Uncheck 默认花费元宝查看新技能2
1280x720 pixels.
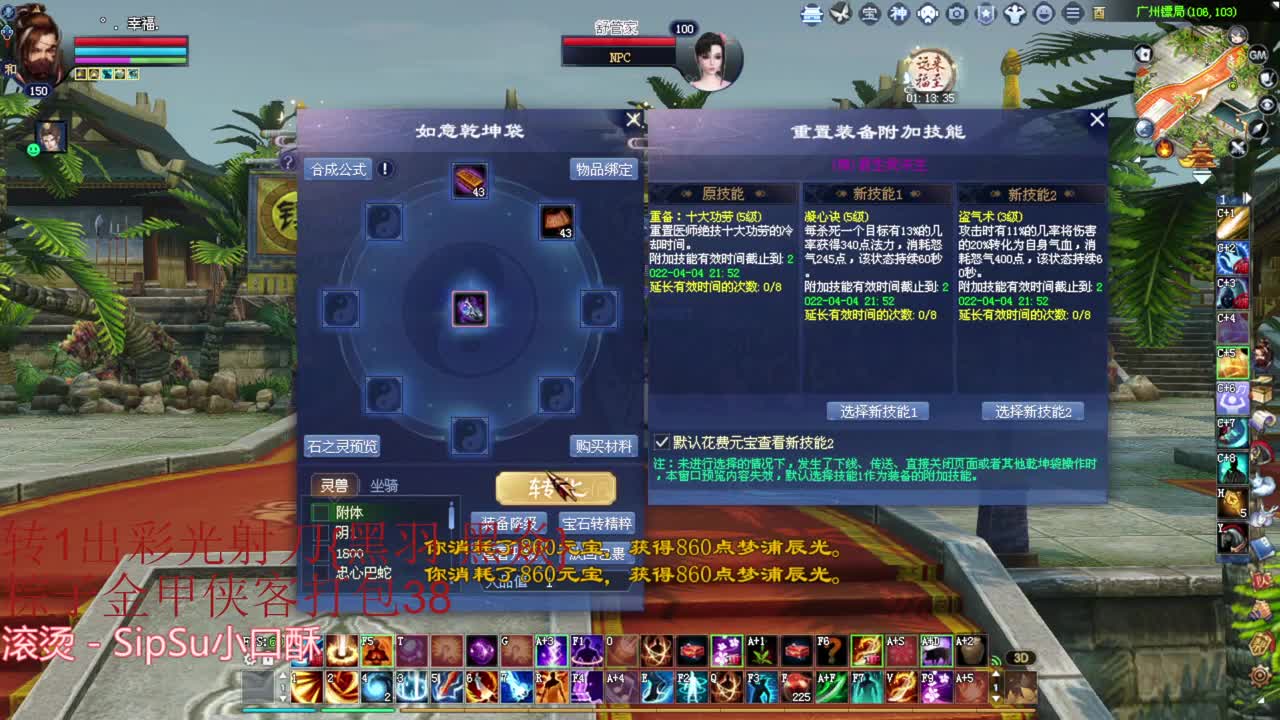click(x=662, y=441)
